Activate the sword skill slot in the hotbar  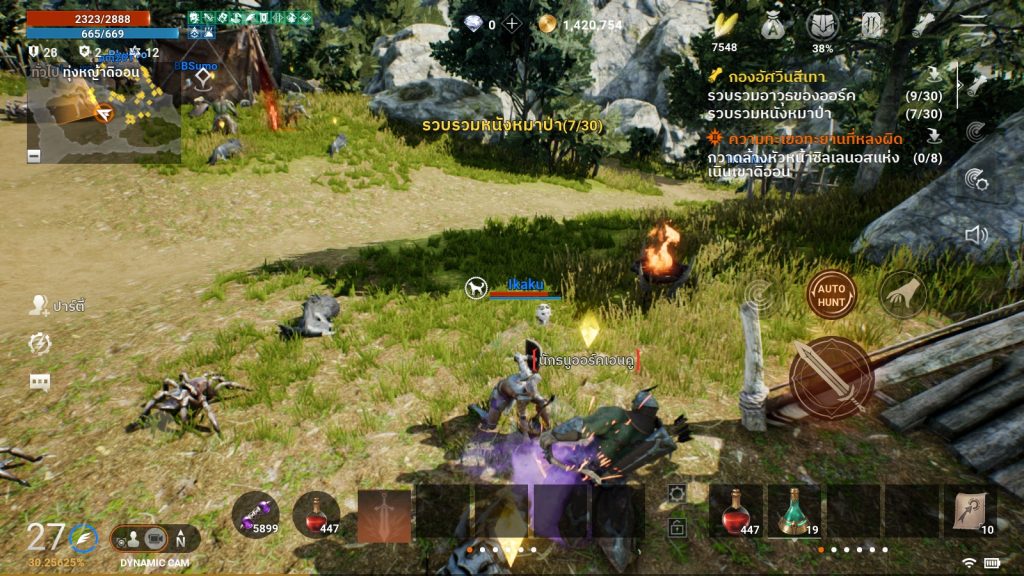point(385,515)
